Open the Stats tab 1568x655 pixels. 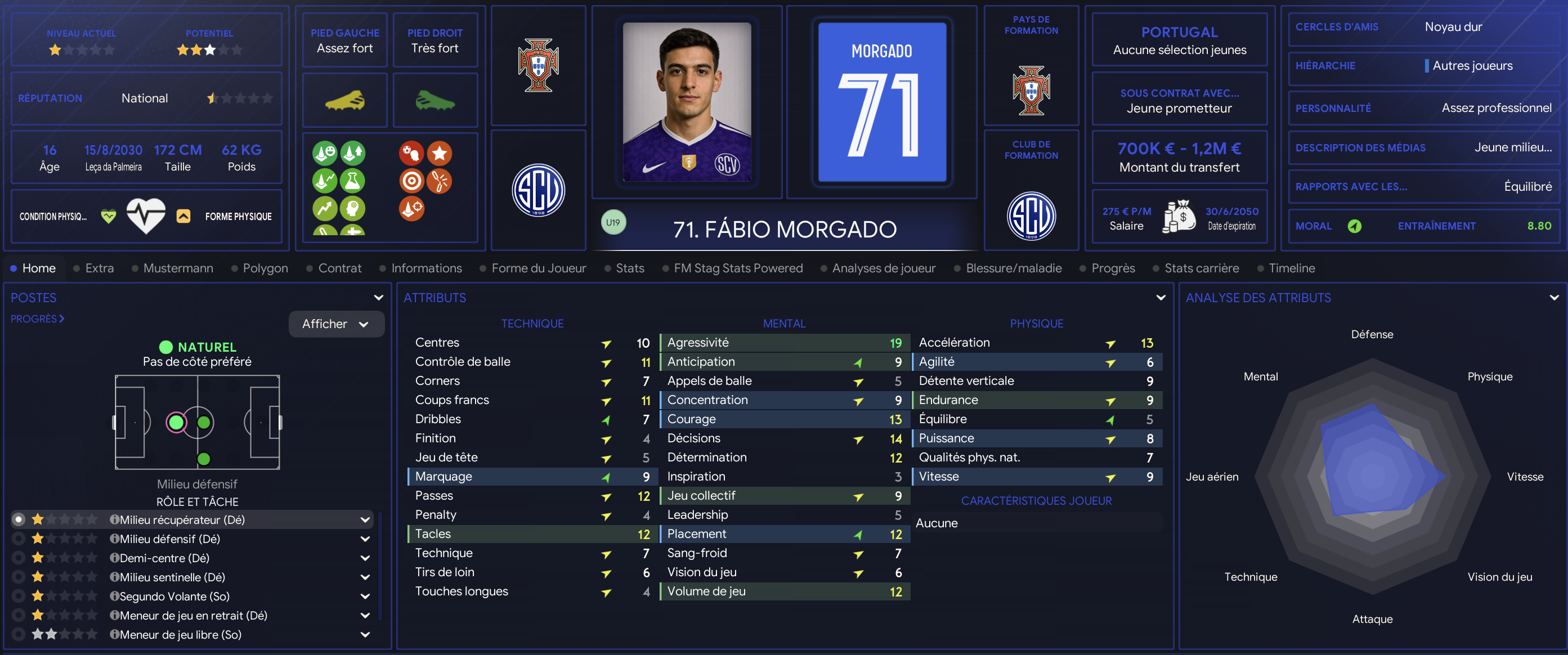tap(629, 268)
